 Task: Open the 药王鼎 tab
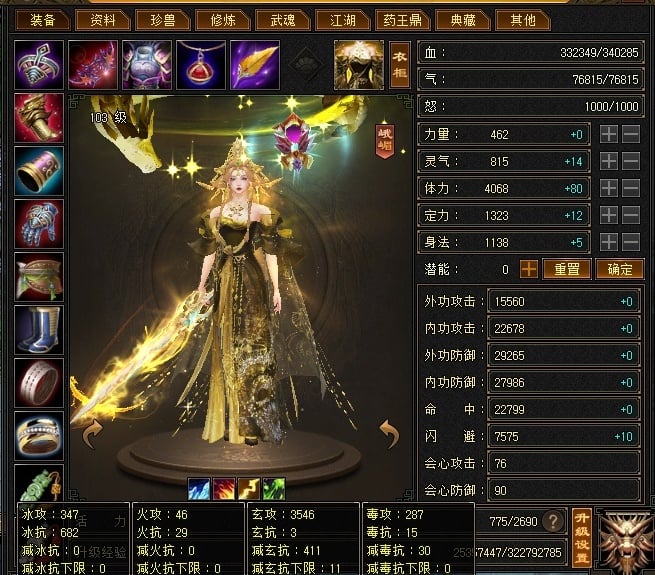pos(402,19)
